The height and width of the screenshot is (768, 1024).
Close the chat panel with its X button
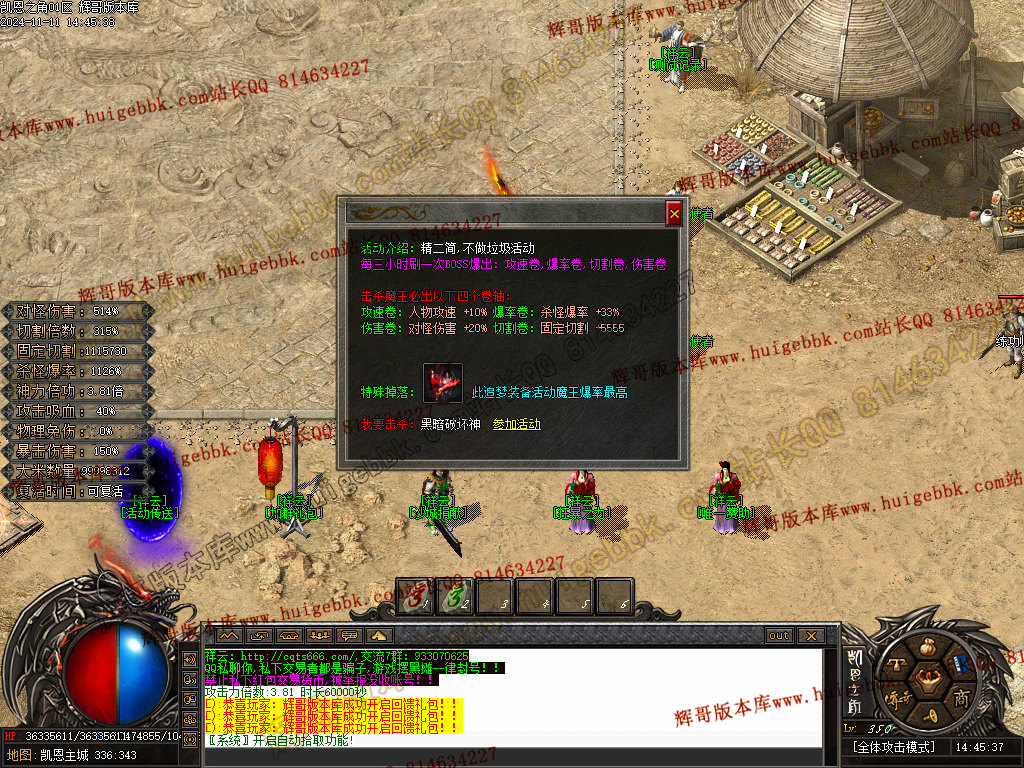[x=810, y=636]
